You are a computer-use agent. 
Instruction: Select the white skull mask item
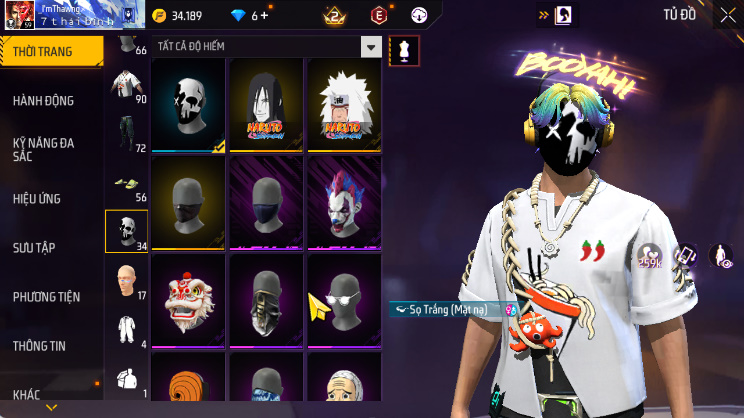click(189, 104)
